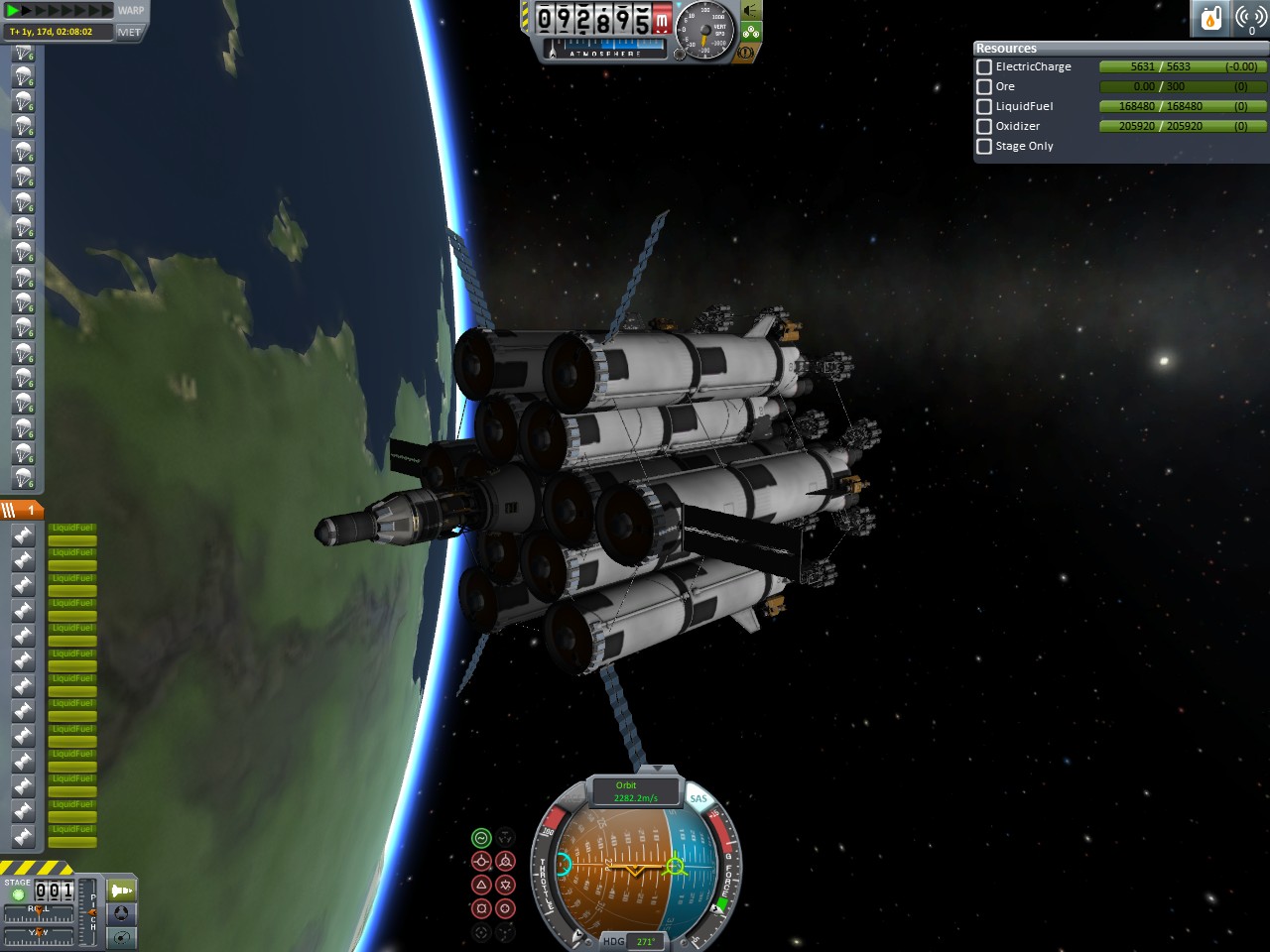The height and width of the screenshot is (952, 1270).
Task: Switch to docking control mode
Action: 121,913
